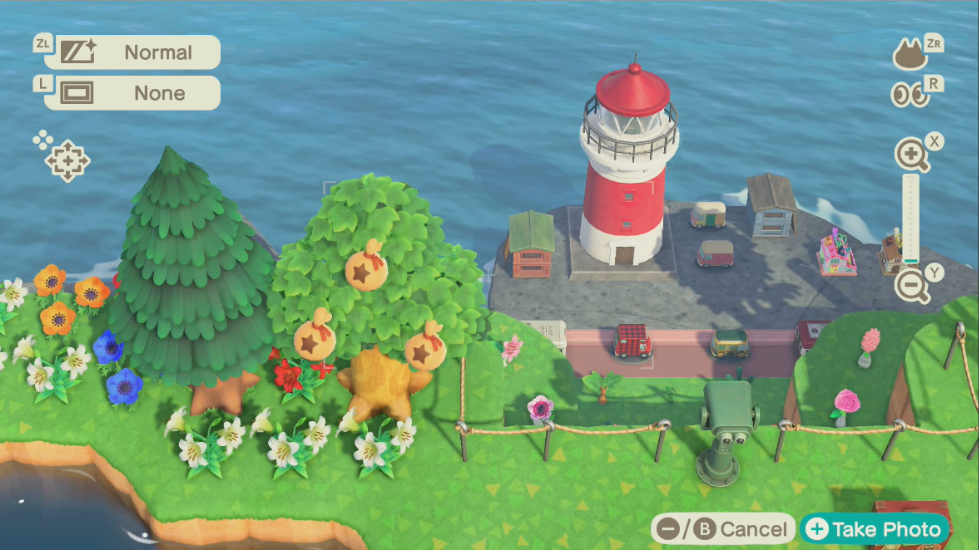Open the cat-face reactions icon
Image resolution: width=979 pixels, height=550 pixels.
point(909,54)
